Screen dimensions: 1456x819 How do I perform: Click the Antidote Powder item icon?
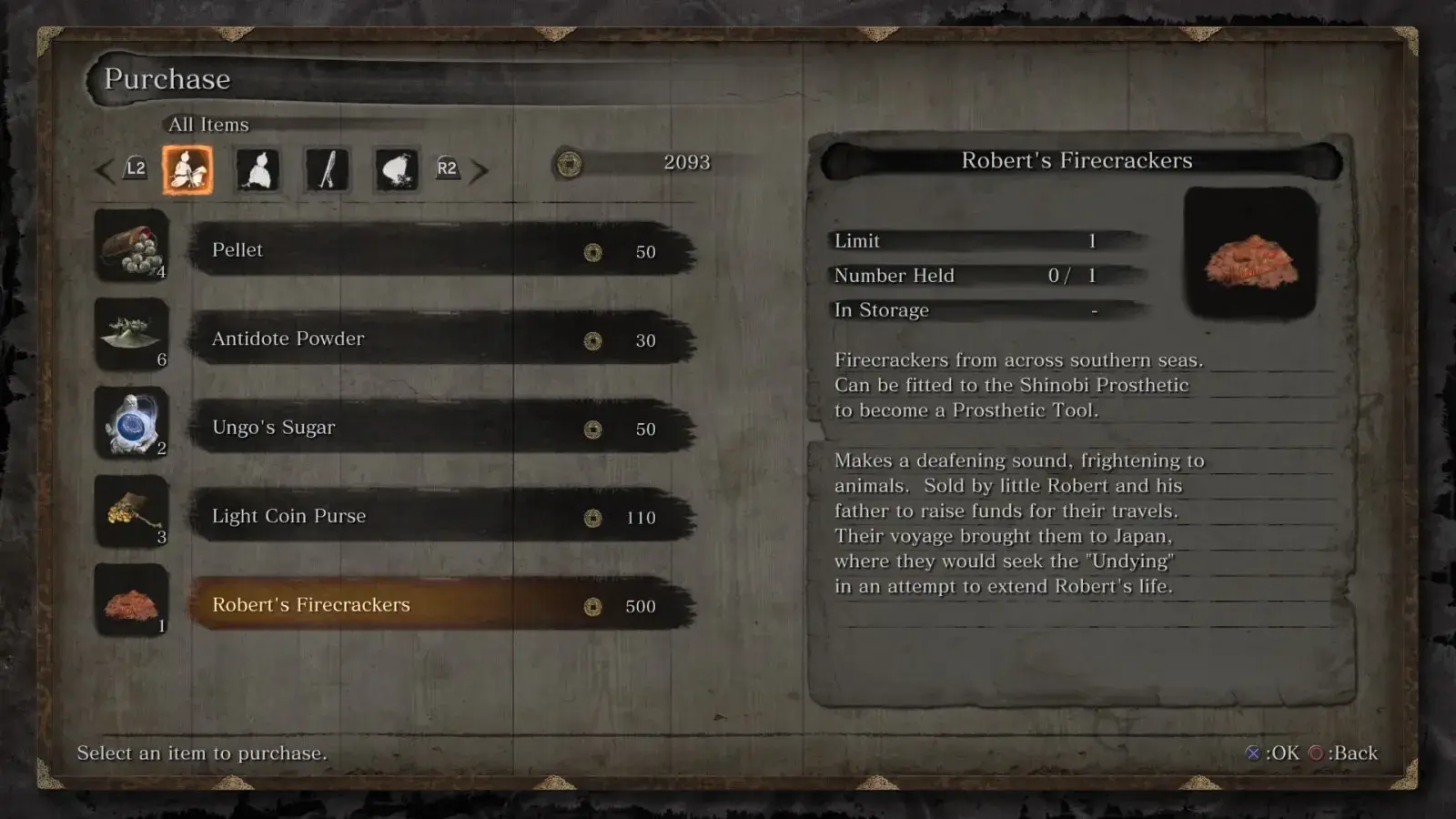pos(132,334)
